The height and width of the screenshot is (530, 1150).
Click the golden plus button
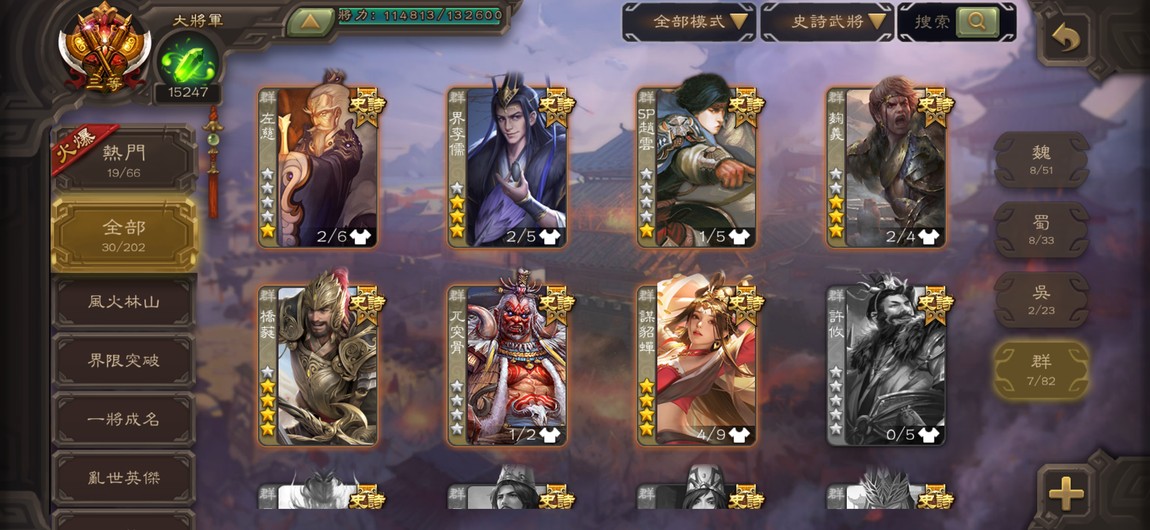click(x=1066, y=492)
